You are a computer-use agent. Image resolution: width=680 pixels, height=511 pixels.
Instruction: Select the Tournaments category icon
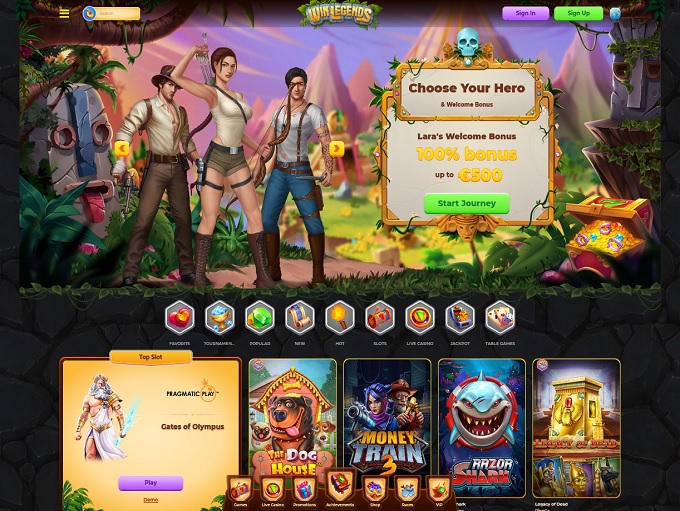pyautogui.click(x=220, y=320)
